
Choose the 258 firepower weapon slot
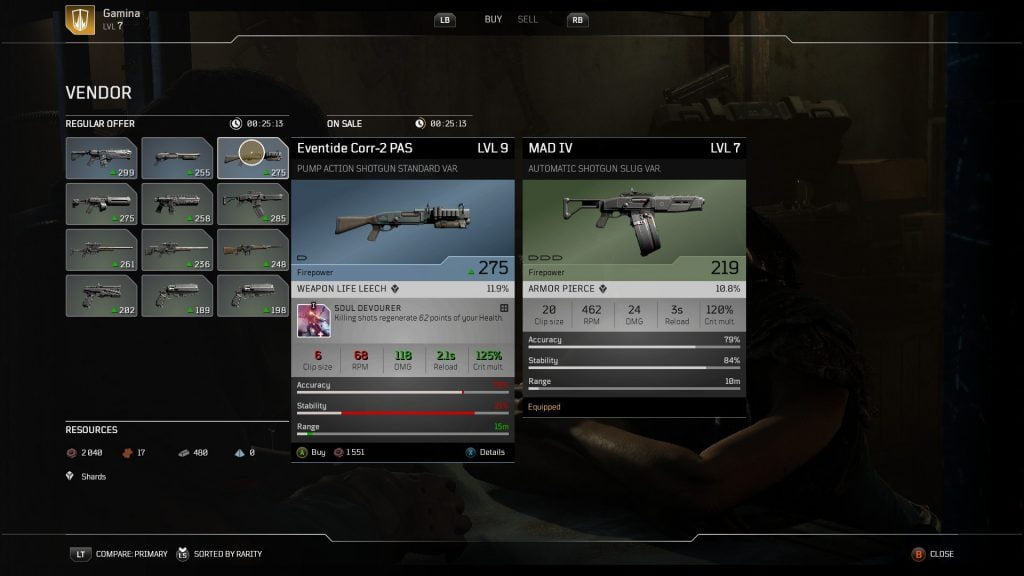[x=177, y=203]
